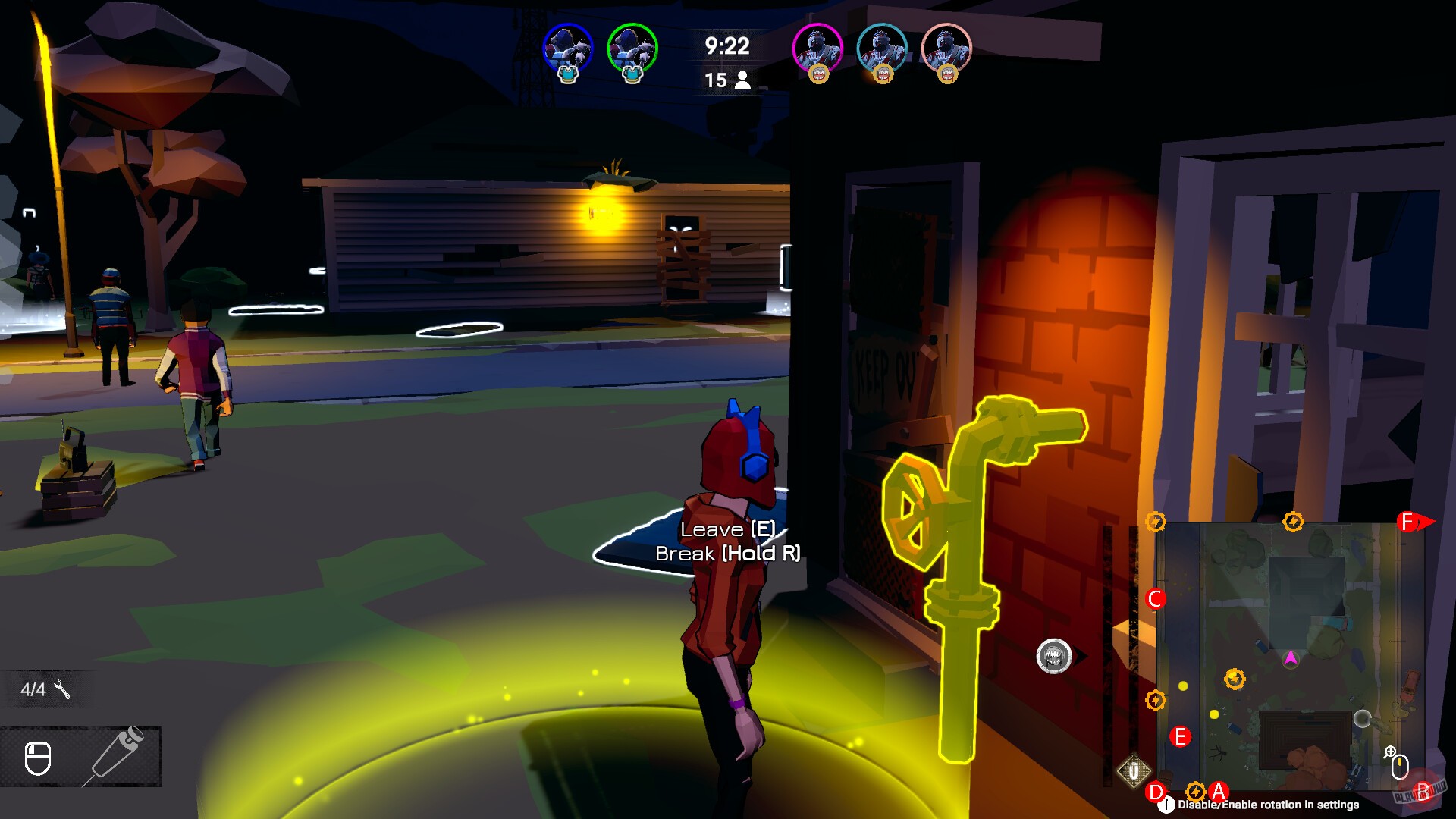Click a lightning generator icon on the minimap
The width and height of the screenshot is (1456, 819).
[1234, 679]
